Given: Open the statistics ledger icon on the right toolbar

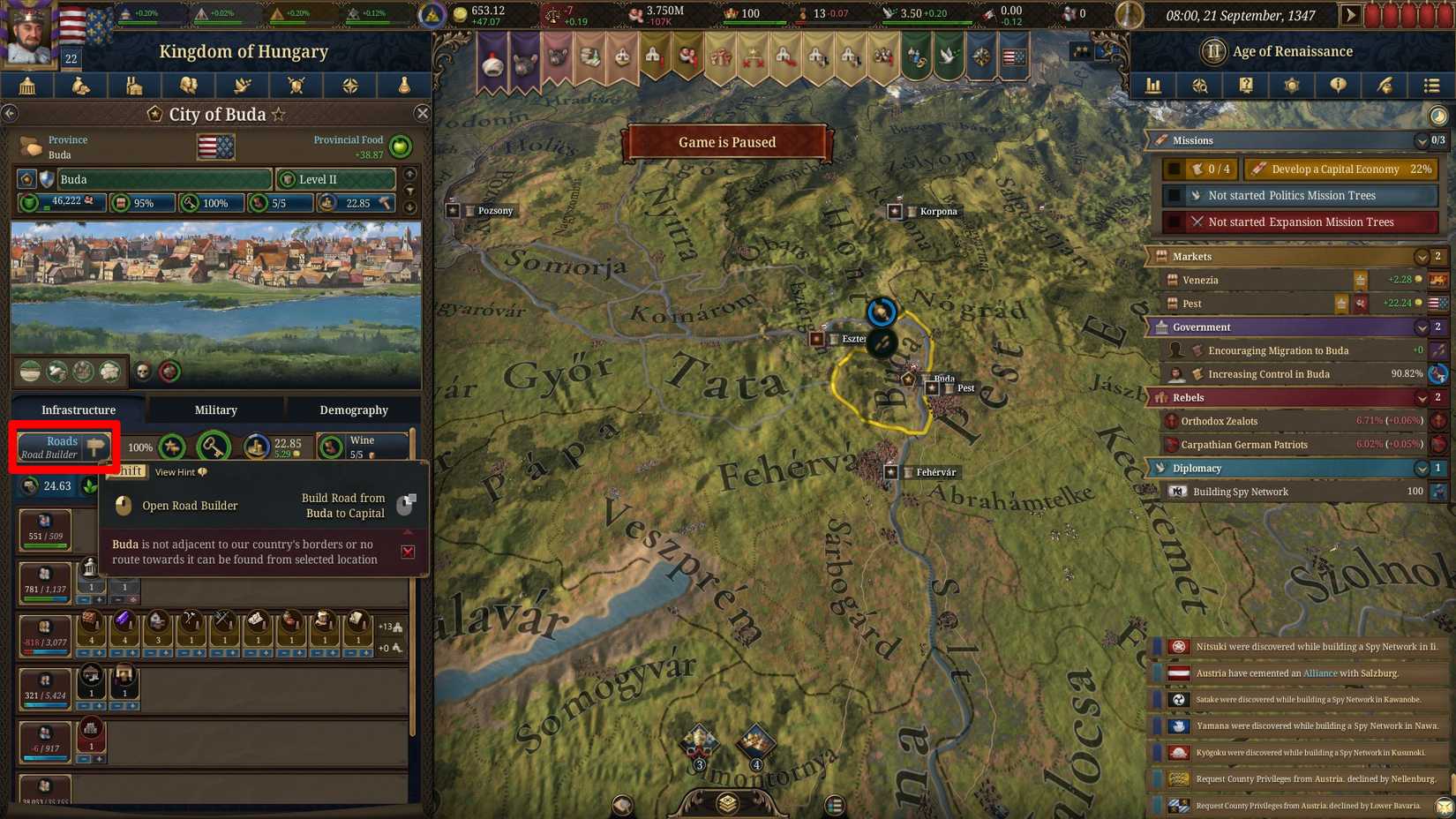Looking at the screenshot, I should (1153, 86).
